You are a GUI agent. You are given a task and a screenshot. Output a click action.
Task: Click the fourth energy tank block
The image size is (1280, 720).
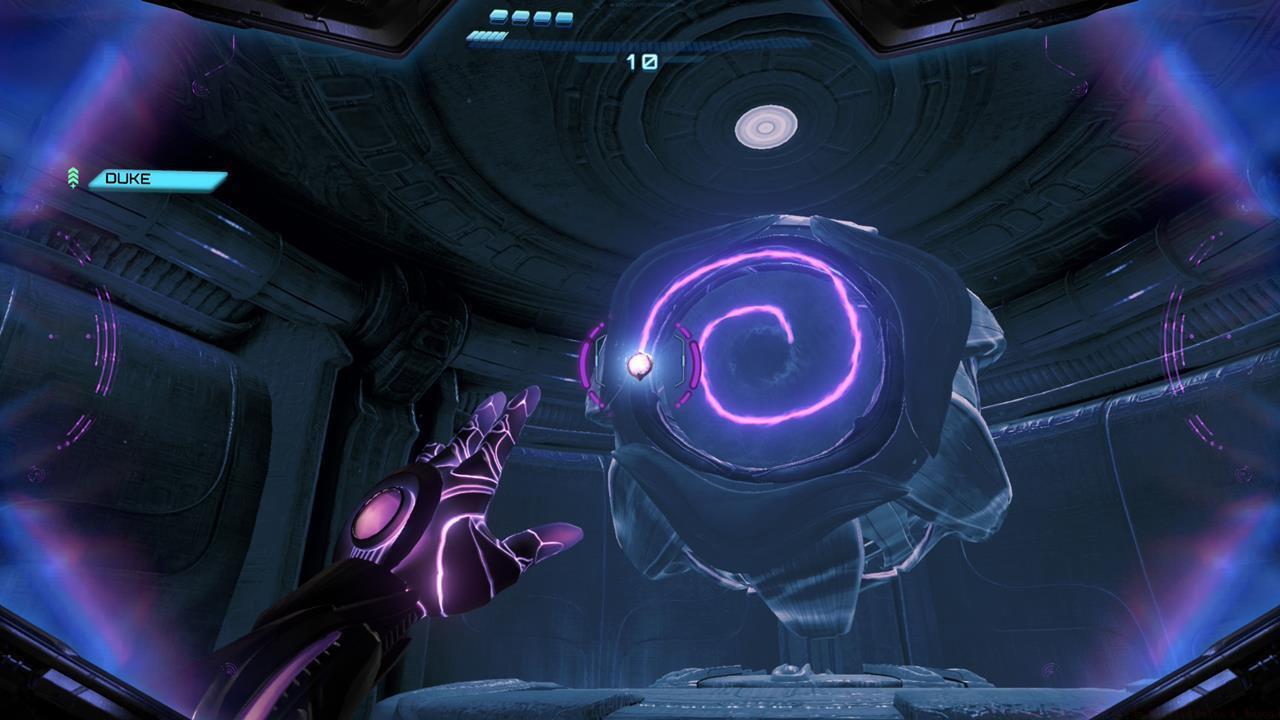(x=563, y=17)
